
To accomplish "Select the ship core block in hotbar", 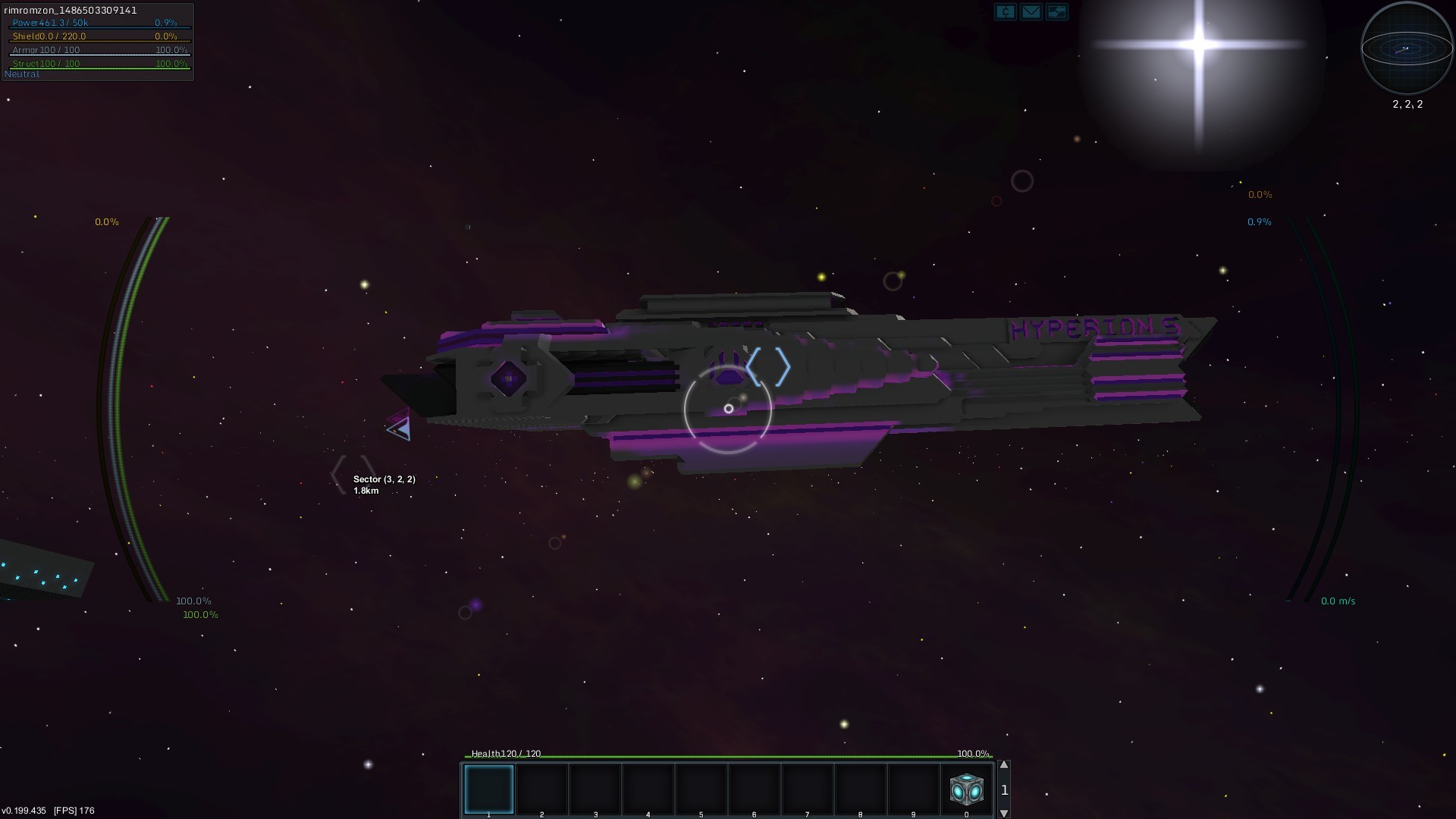I will tap(967, 789).
